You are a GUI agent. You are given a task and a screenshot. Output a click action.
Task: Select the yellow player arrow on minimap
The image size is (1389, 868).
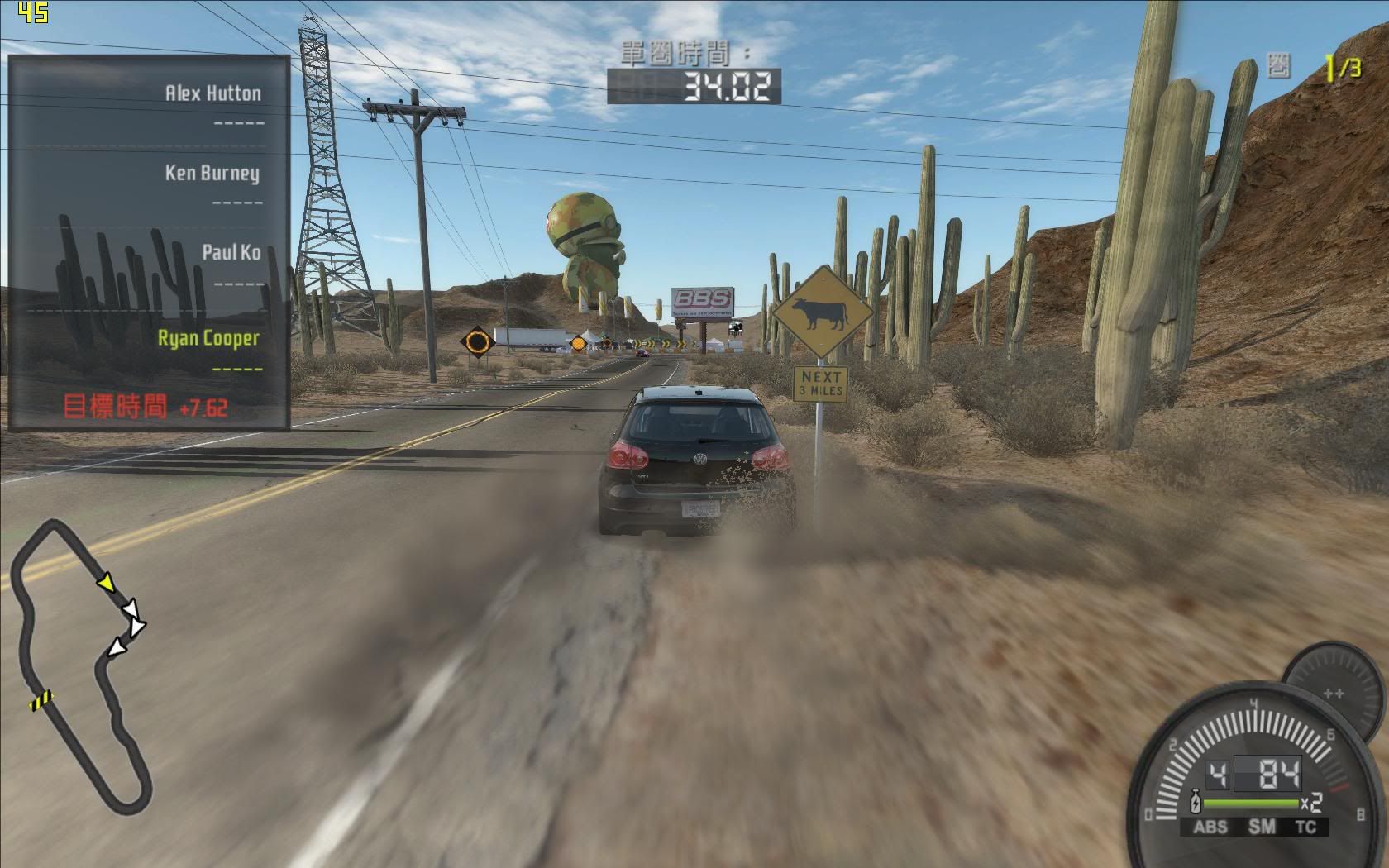click(x=106, y=583)
